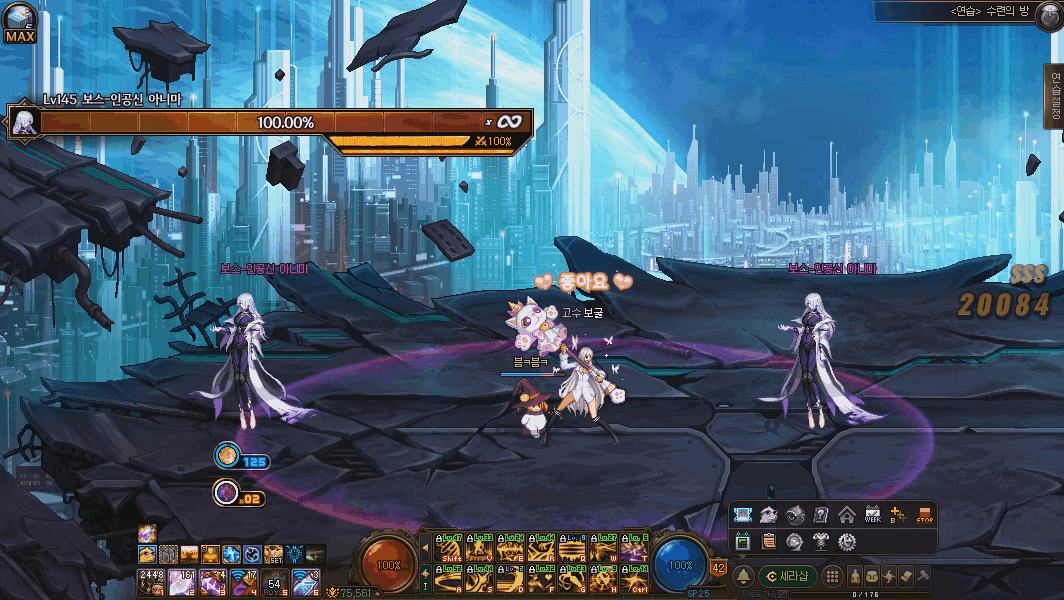Open the hammer icon in the bottom bar
The height and width of the screenshot is (600, 1064).
(x=924, y=577)
